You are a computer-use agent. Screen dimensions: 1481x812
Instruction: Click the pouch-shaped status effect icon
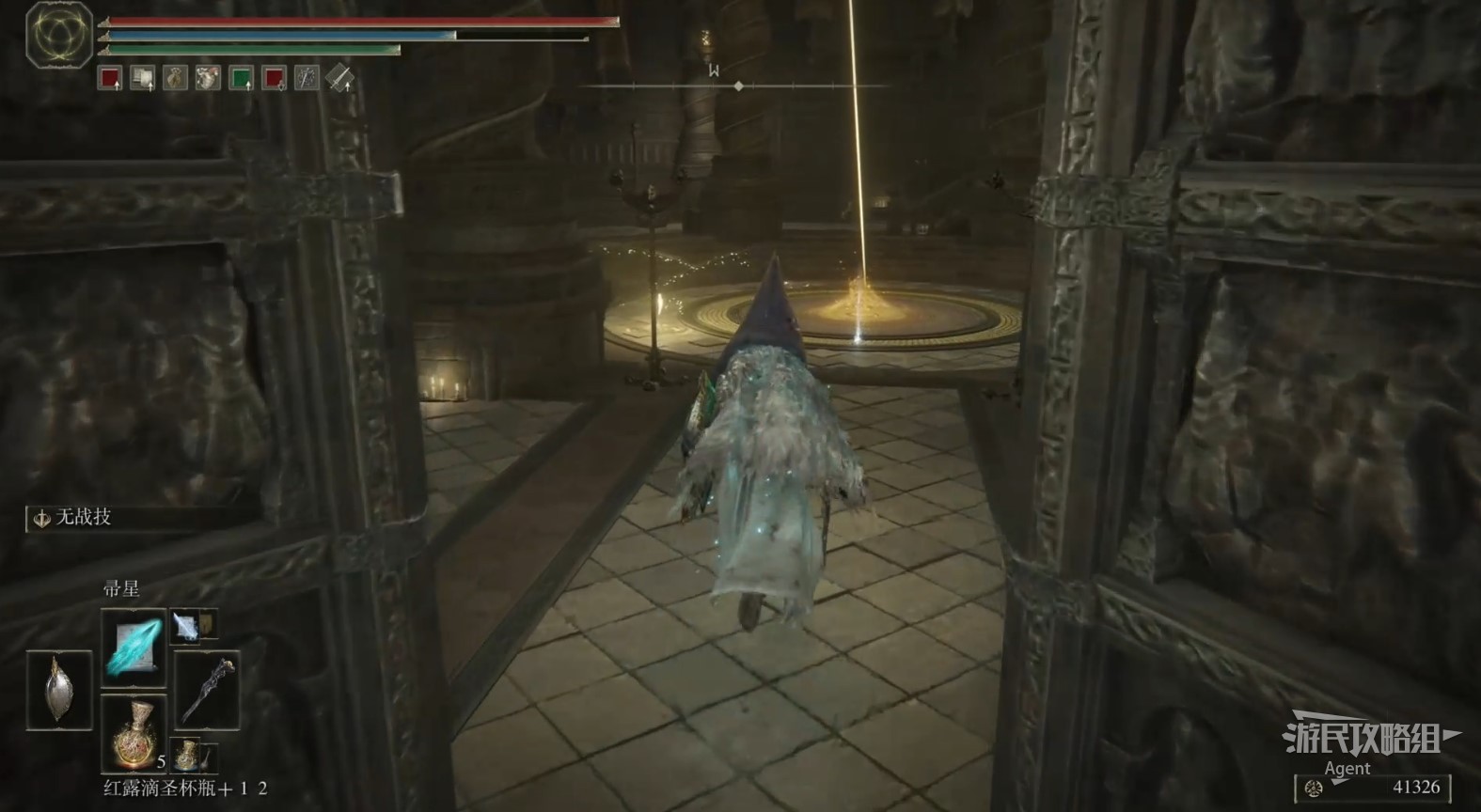pos(175,78)
